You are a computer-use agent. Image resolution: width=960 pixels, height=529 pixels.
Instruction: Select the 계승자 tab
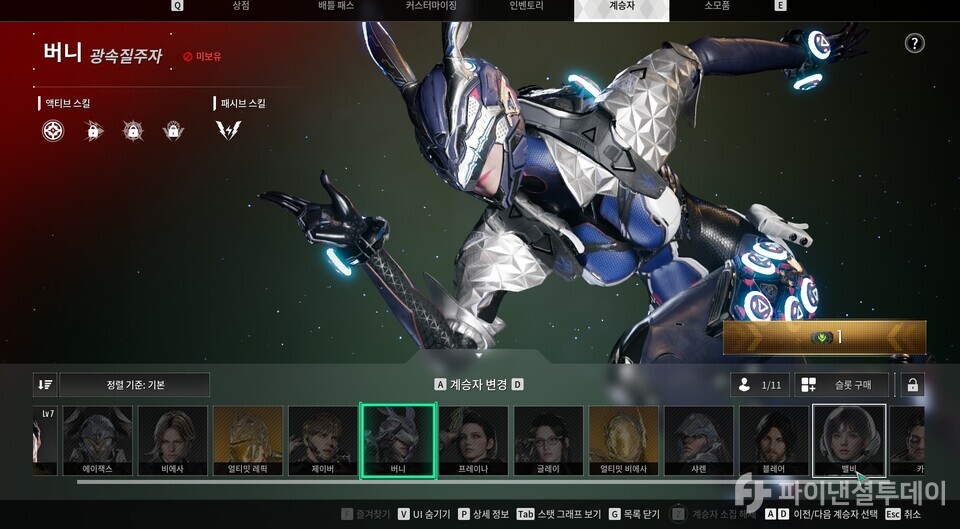click(x=621, y=7)
